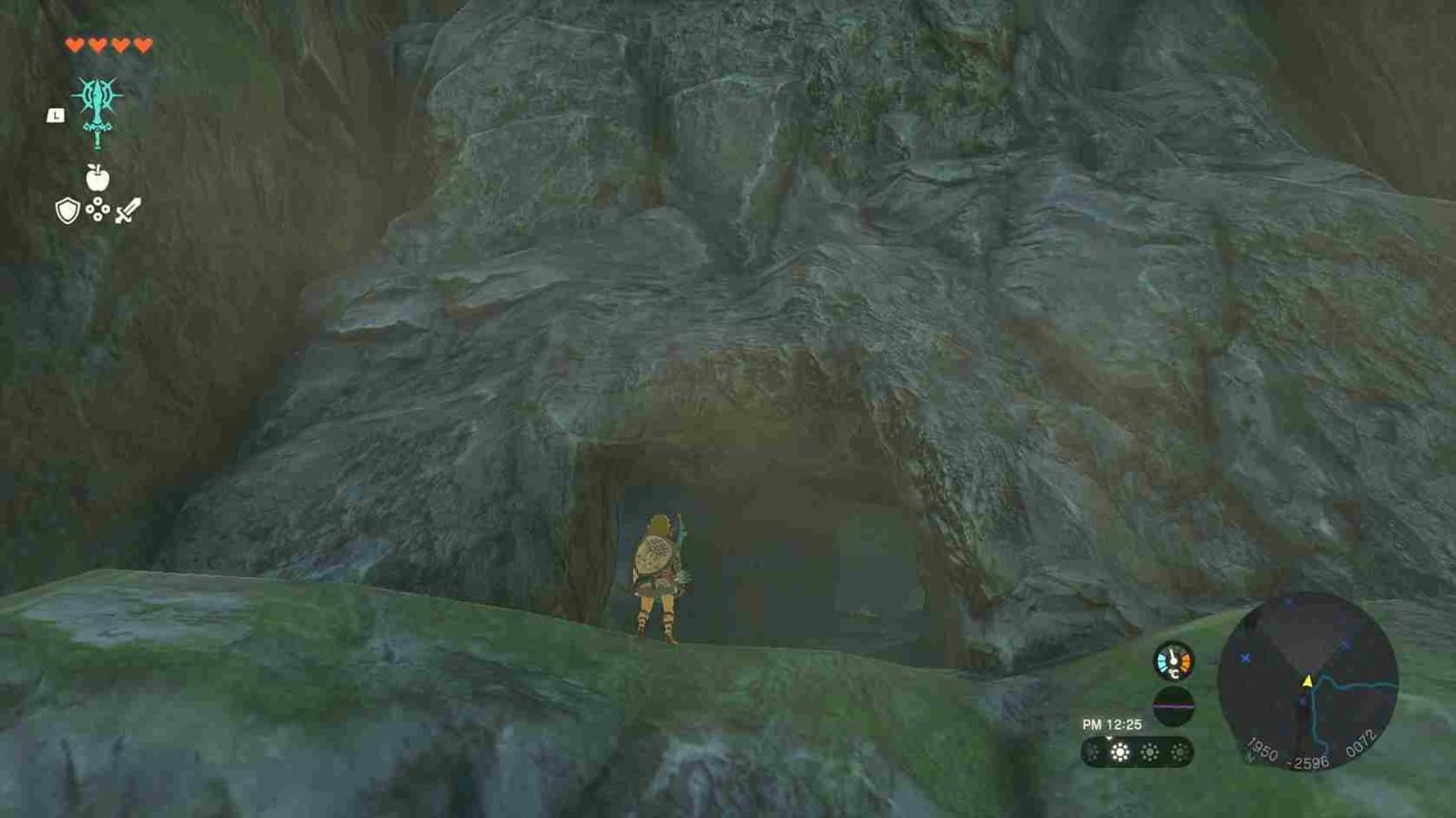Select the fourth heart on the top left
The width and height of the screenshot is (1456, 818).
pyautogui.click(x=143, y=43)
